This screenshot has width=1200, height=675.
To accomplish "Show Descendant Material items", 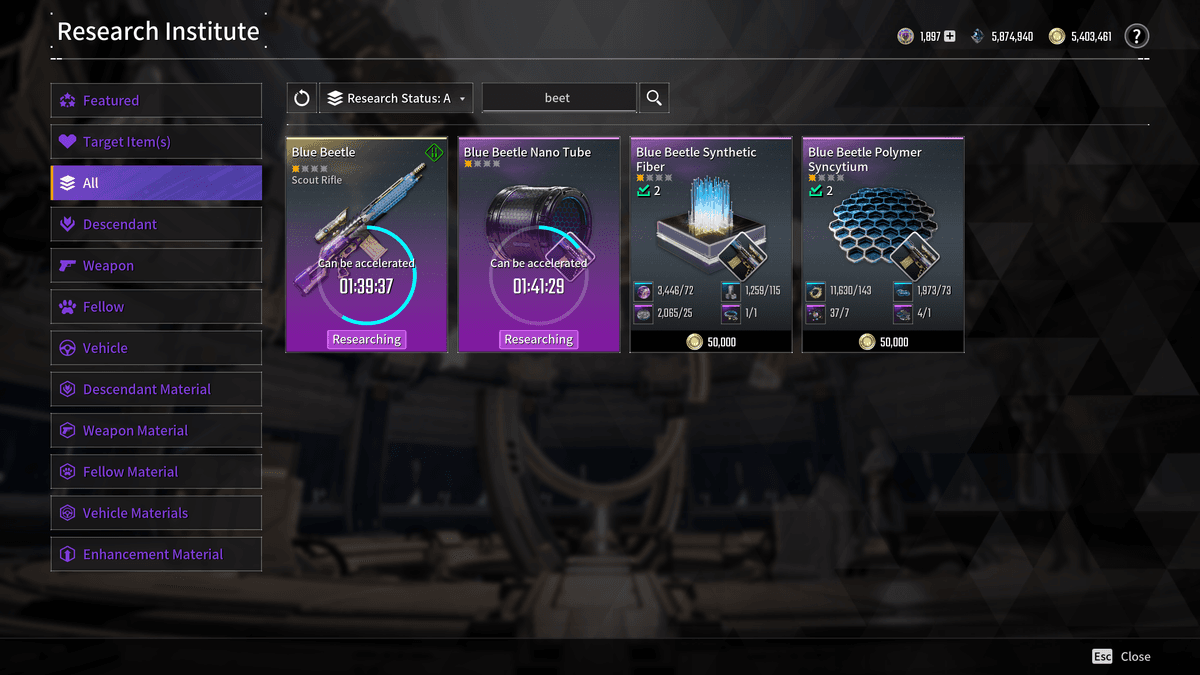I will 156,389.
